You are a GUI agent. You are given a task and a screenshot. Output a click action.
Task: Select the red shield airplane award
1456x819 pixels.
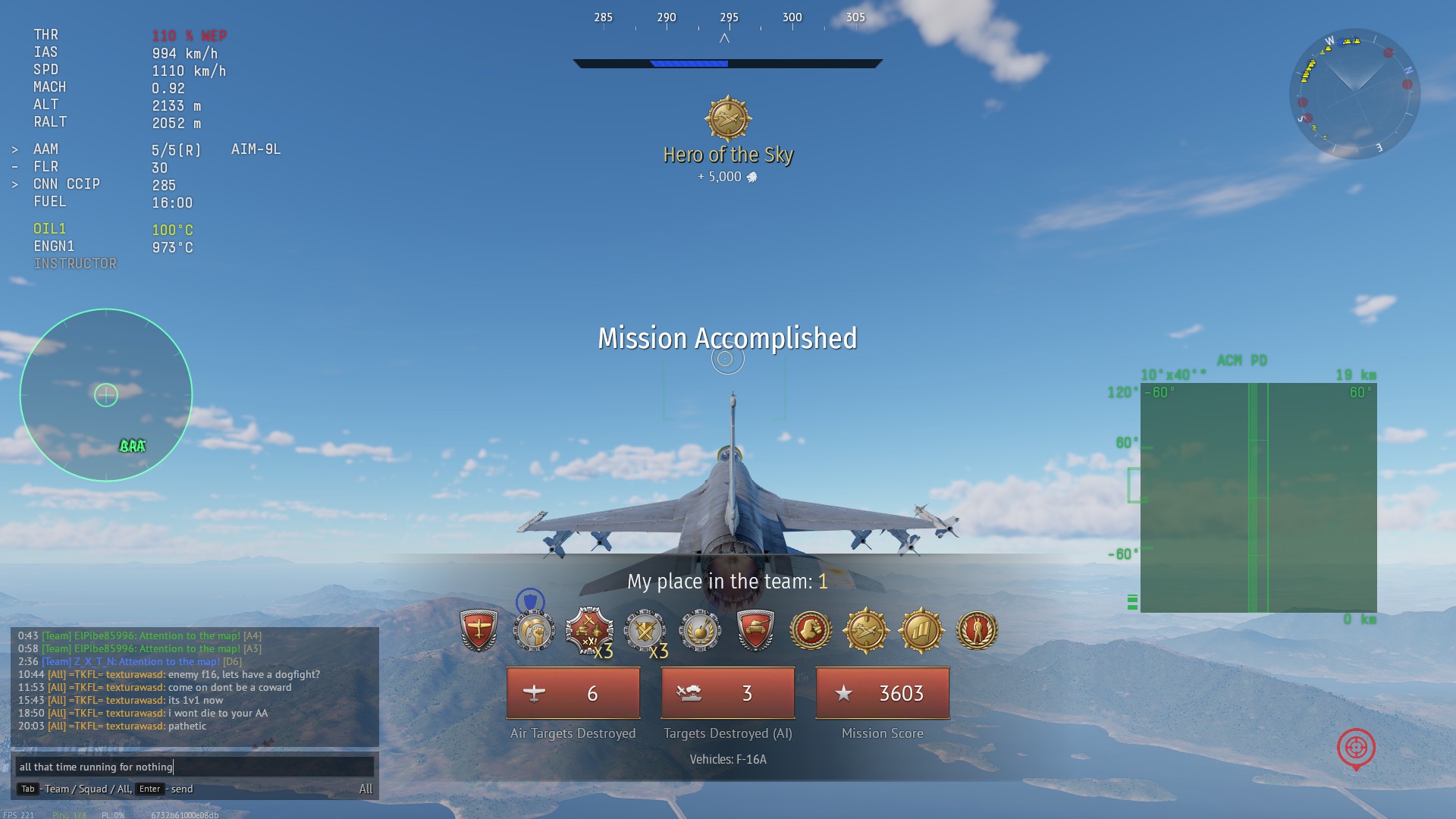pyautogui.click(x=479, y=630)
